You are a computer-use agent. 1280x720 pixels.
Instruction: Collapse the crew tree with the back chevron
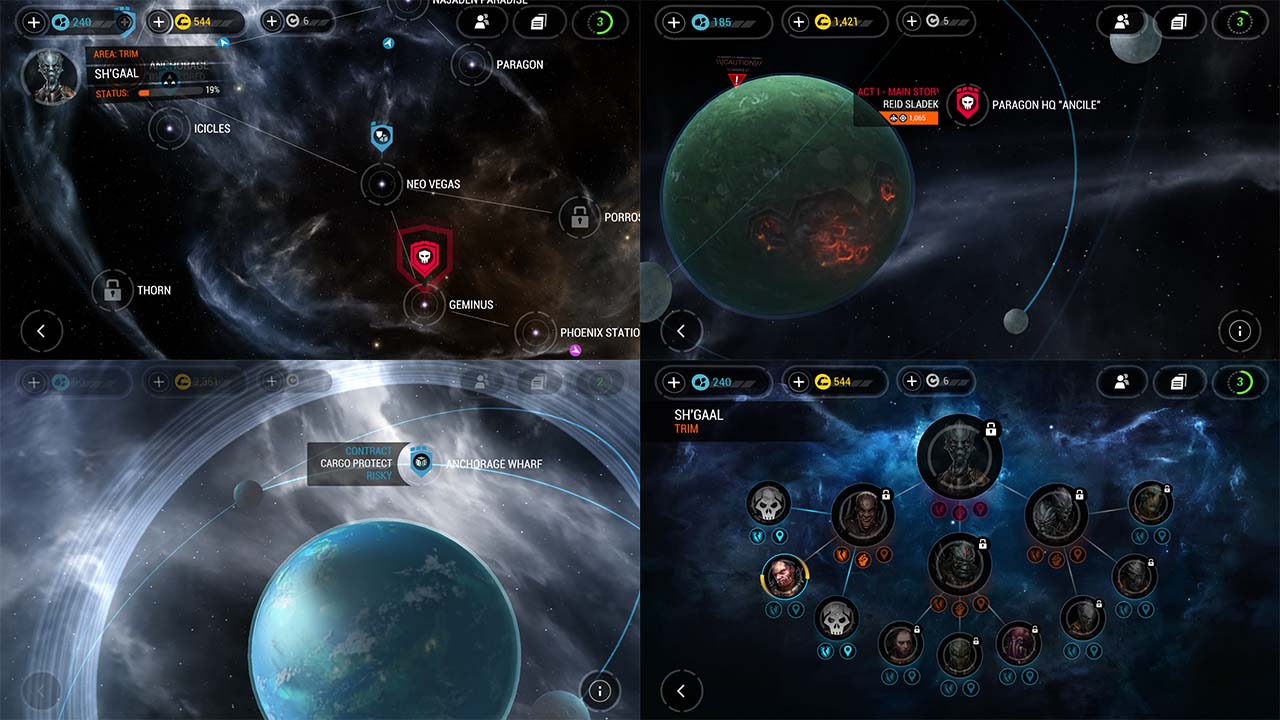pos(681,691)
